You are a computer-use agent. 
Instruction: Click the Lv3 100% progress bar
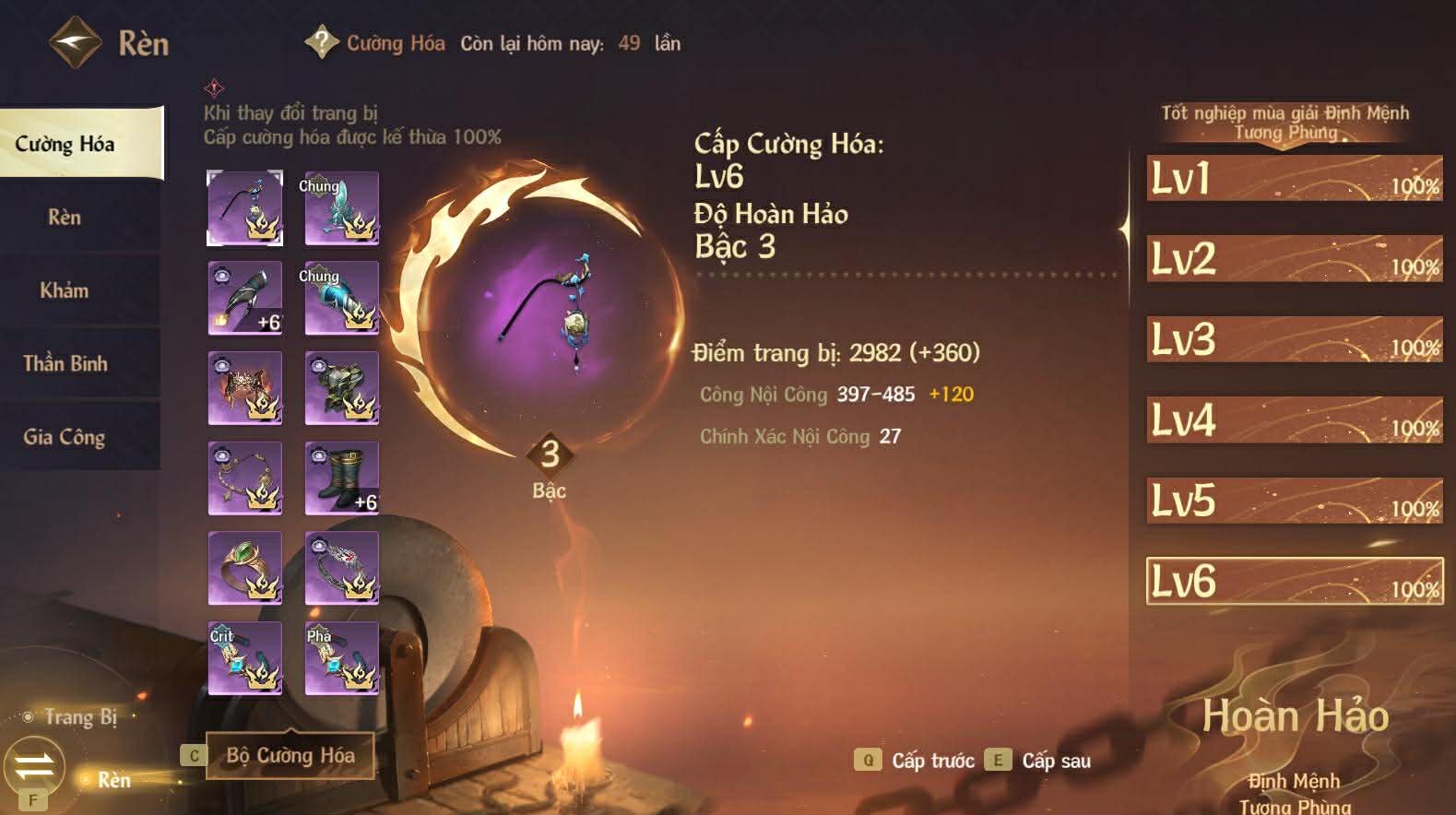pyautogui.click(x=1289, y=340)
